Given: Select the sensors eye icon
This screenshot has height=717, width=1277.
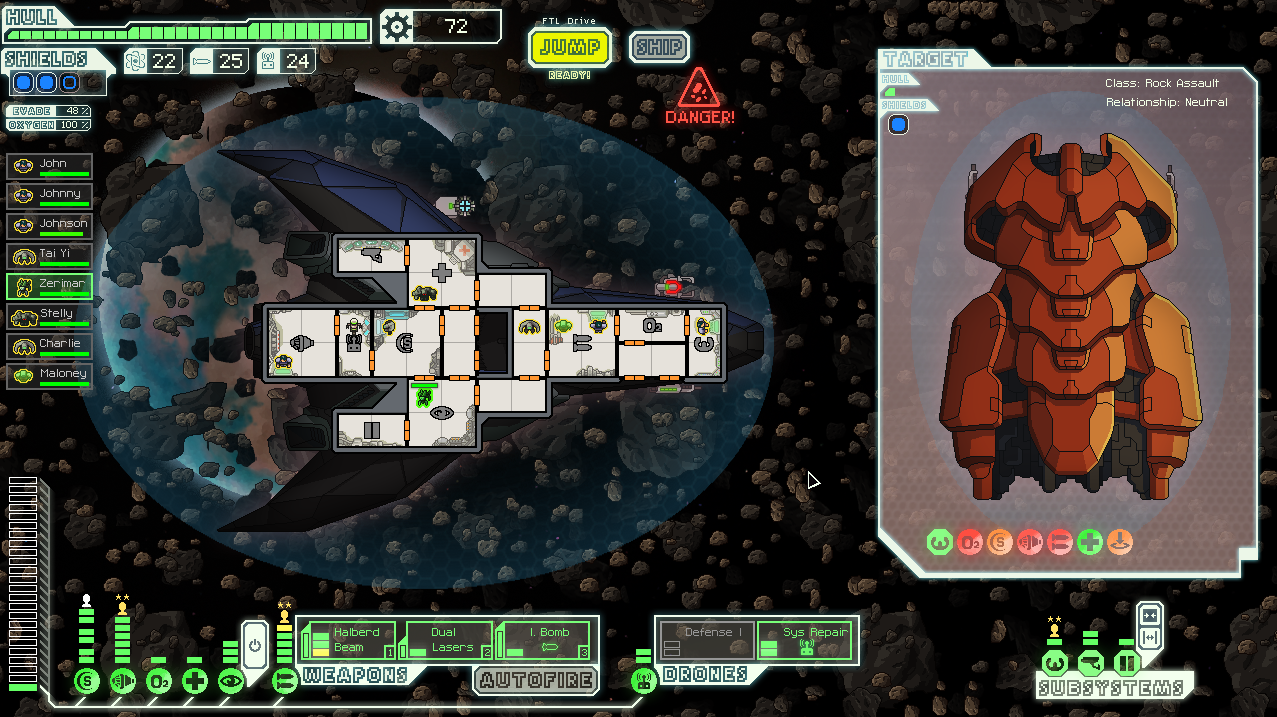Looking at the screenshot, I should [x=231, y=682].
